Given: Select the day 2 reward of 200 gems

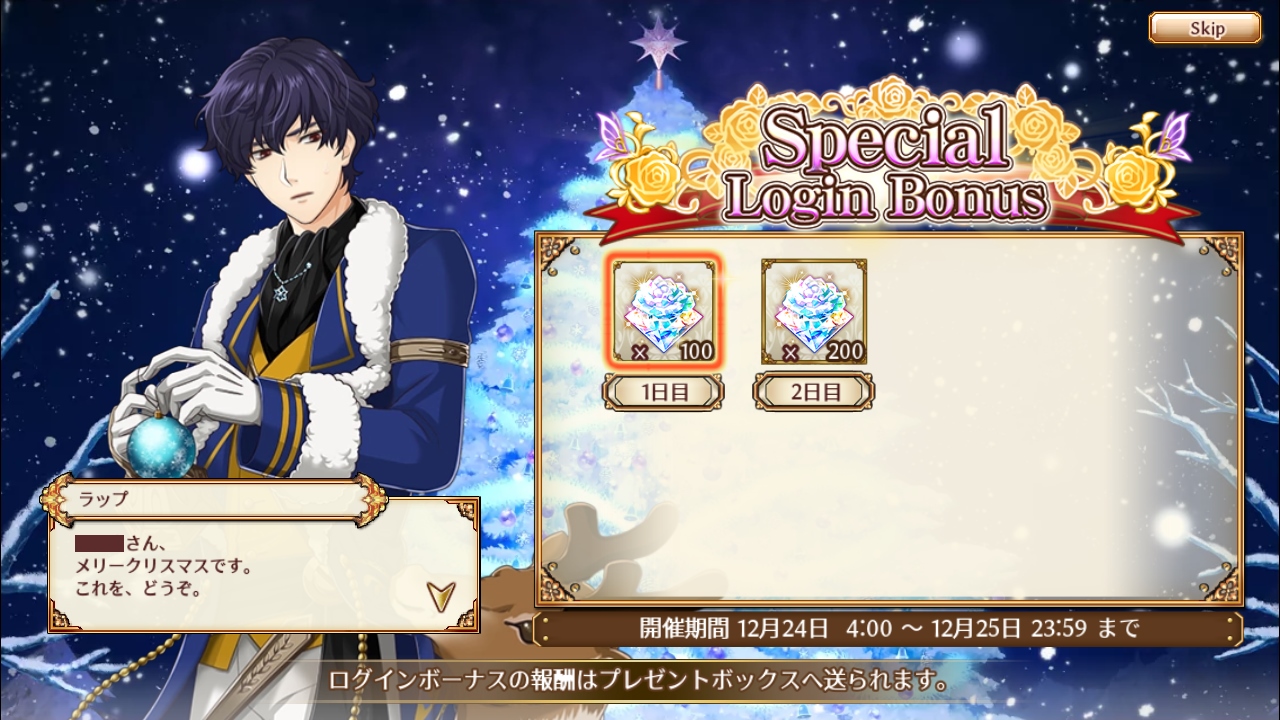Looking at the screenshot, I should [x=814, y=311].
